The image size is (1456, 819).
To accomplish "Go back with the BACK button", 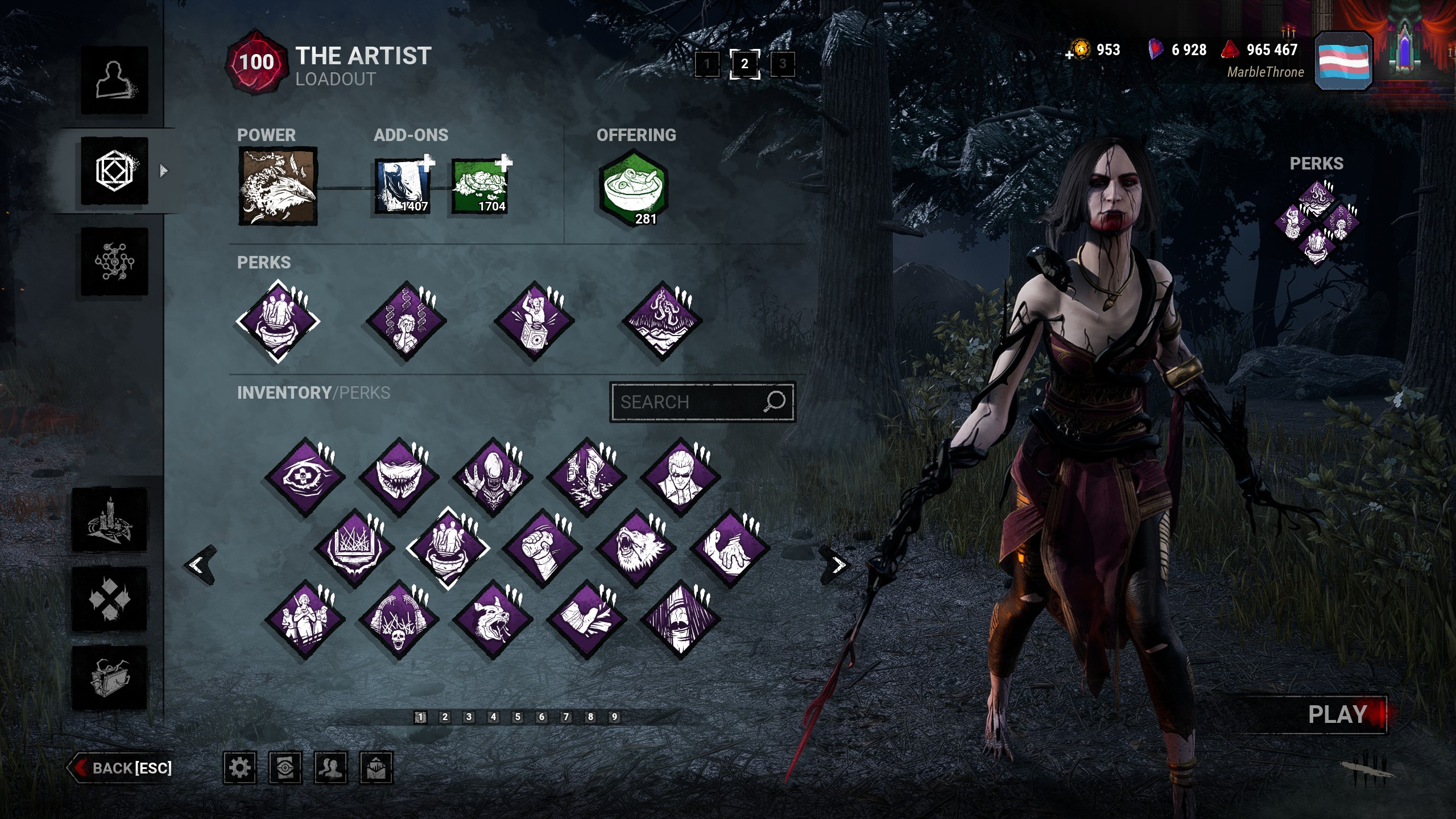I will click(121, 768).
